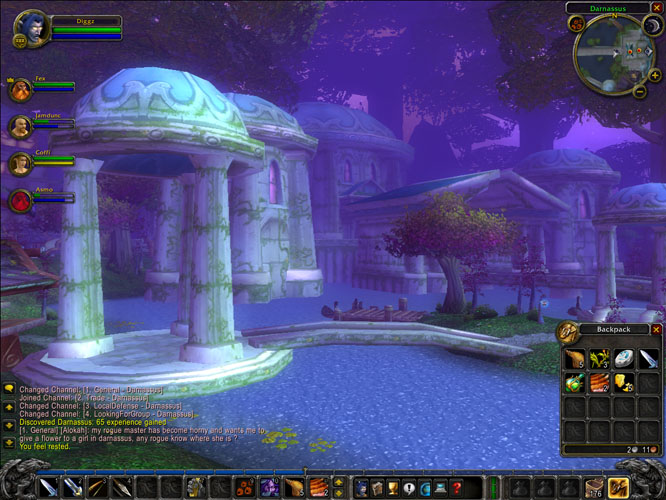Target party member Jamduic portrait
Screen dimensions: 666x500
(19, 126)
